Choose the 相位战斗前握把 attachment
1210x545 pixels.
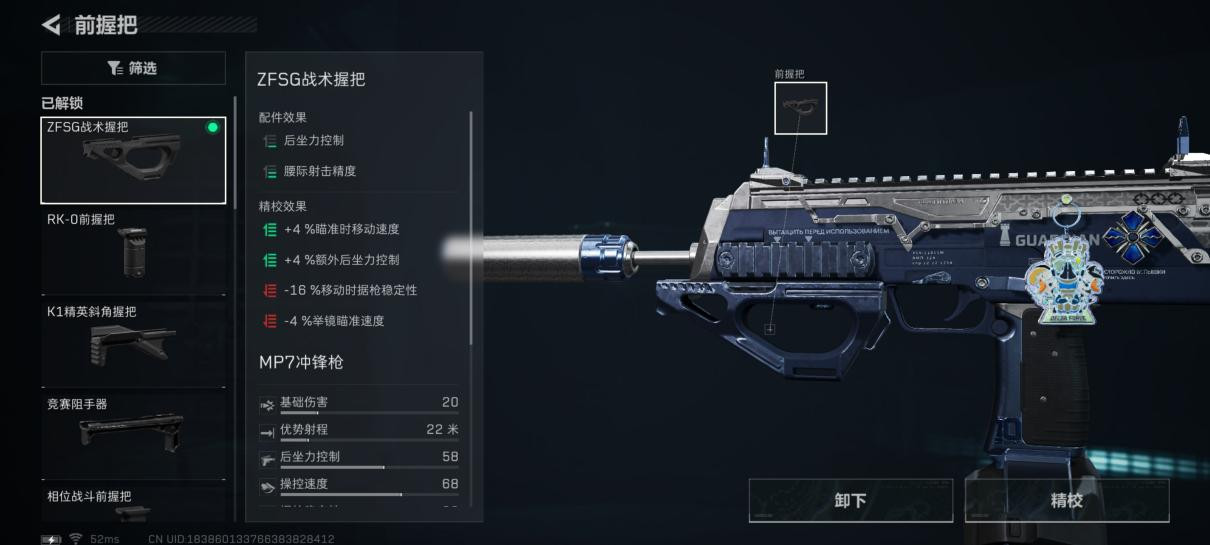[x=133, y=504]
